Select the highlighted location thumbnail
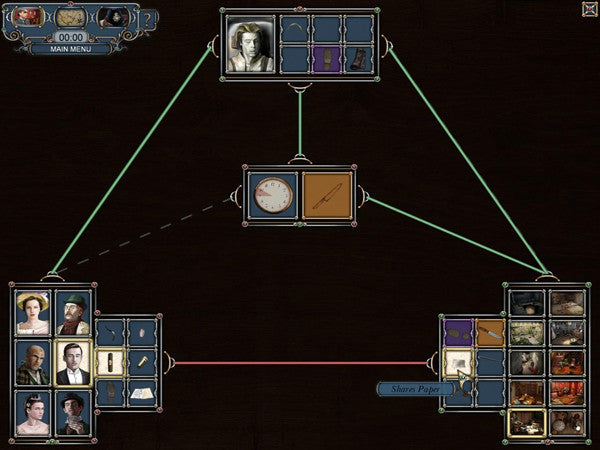This screenshot has height=450, width=600. [x=526, y=422]
